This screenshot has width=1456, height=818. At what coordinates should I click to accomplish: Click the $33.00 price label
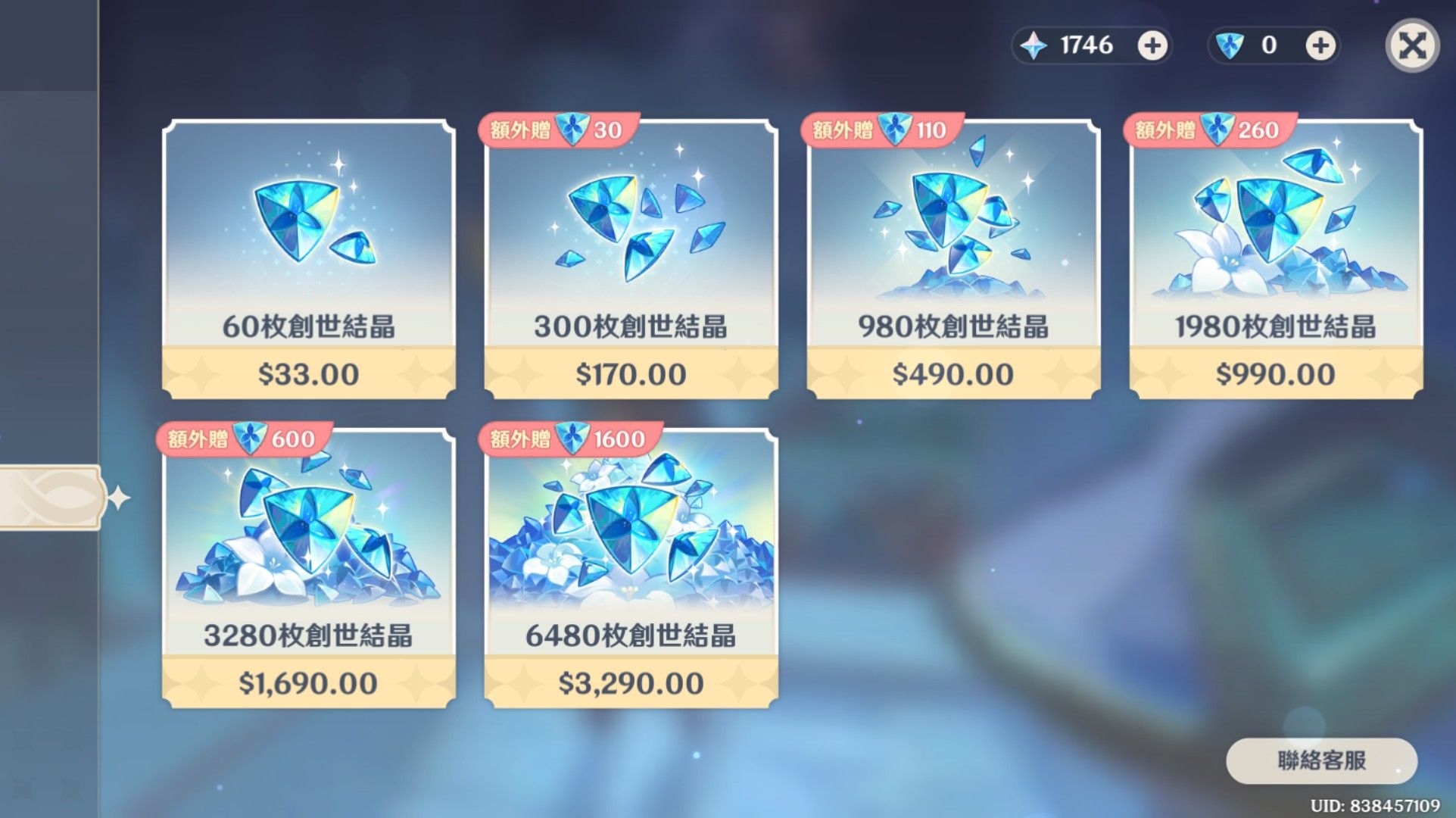coord(307,373)
